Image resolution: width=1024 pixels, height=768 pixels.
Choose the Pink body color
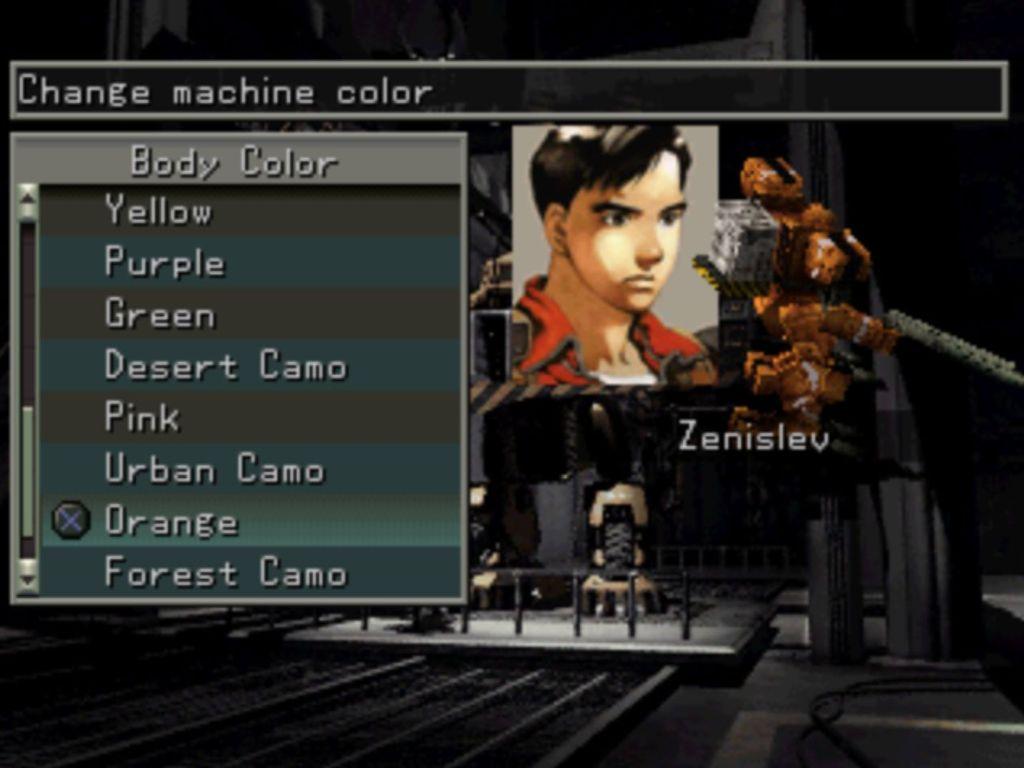click(142, 417)
